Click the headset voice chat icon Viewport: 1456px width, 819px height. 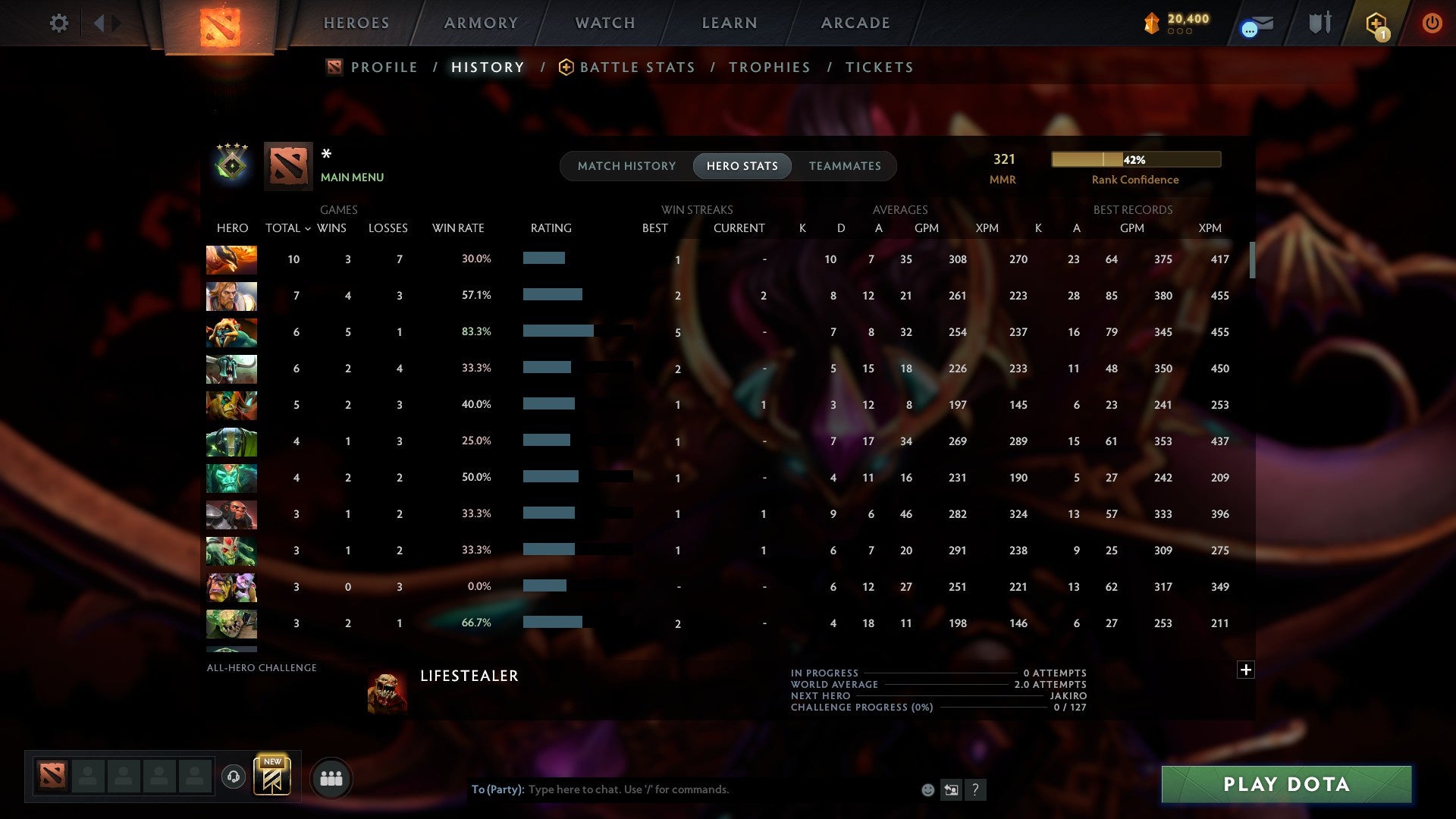(x=233, y=777)
